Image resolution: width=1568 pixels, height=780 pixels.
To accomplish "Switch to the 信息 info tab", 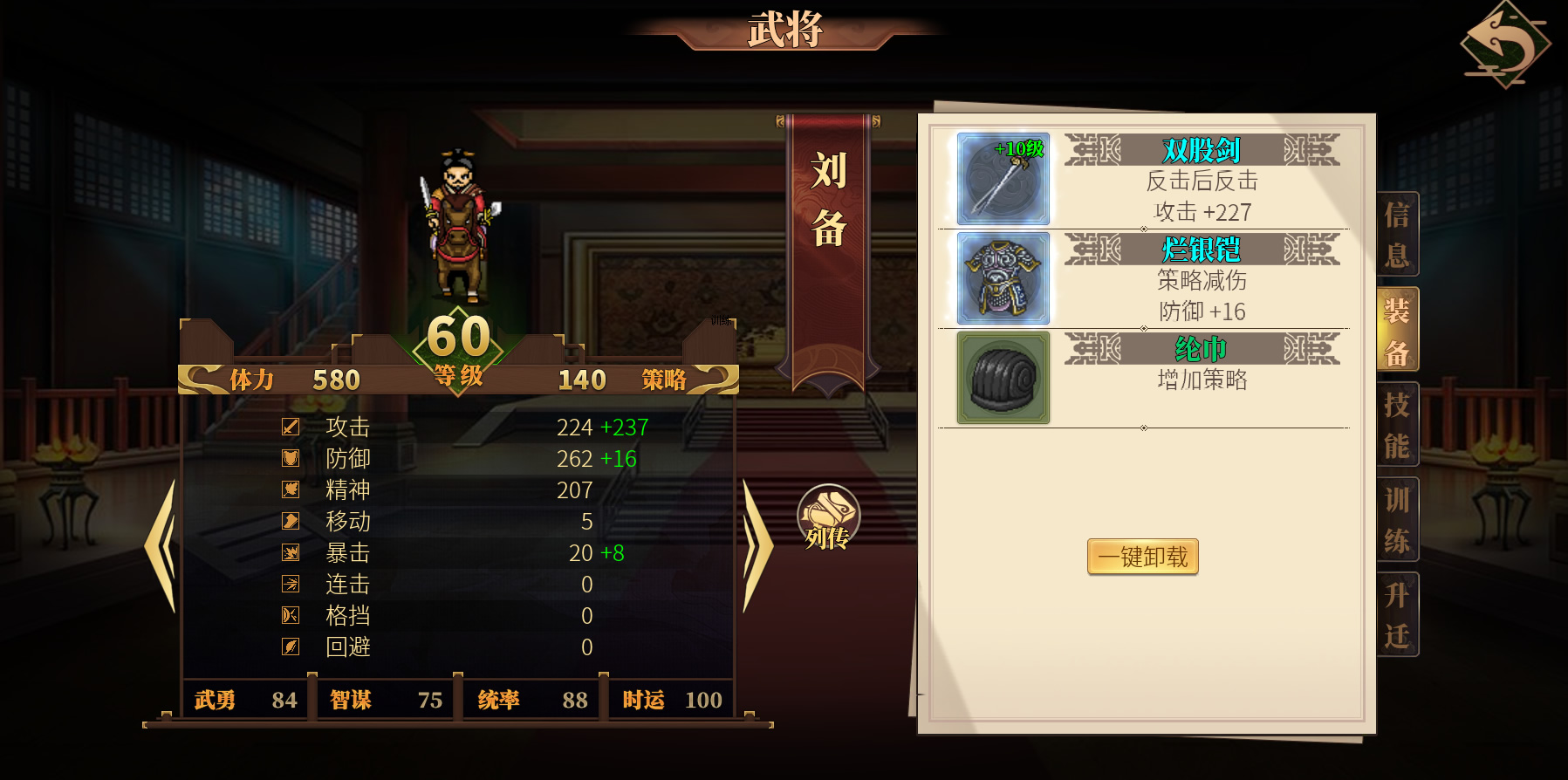I will pyautogui.click(x=1397, y=235).
